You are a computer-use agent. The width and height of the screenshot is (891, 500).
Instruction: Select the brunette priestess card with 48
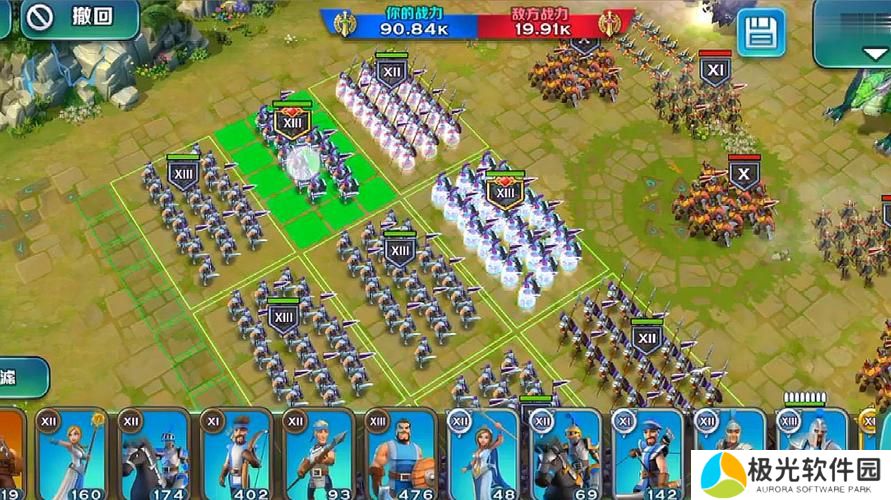coord(484,454)
